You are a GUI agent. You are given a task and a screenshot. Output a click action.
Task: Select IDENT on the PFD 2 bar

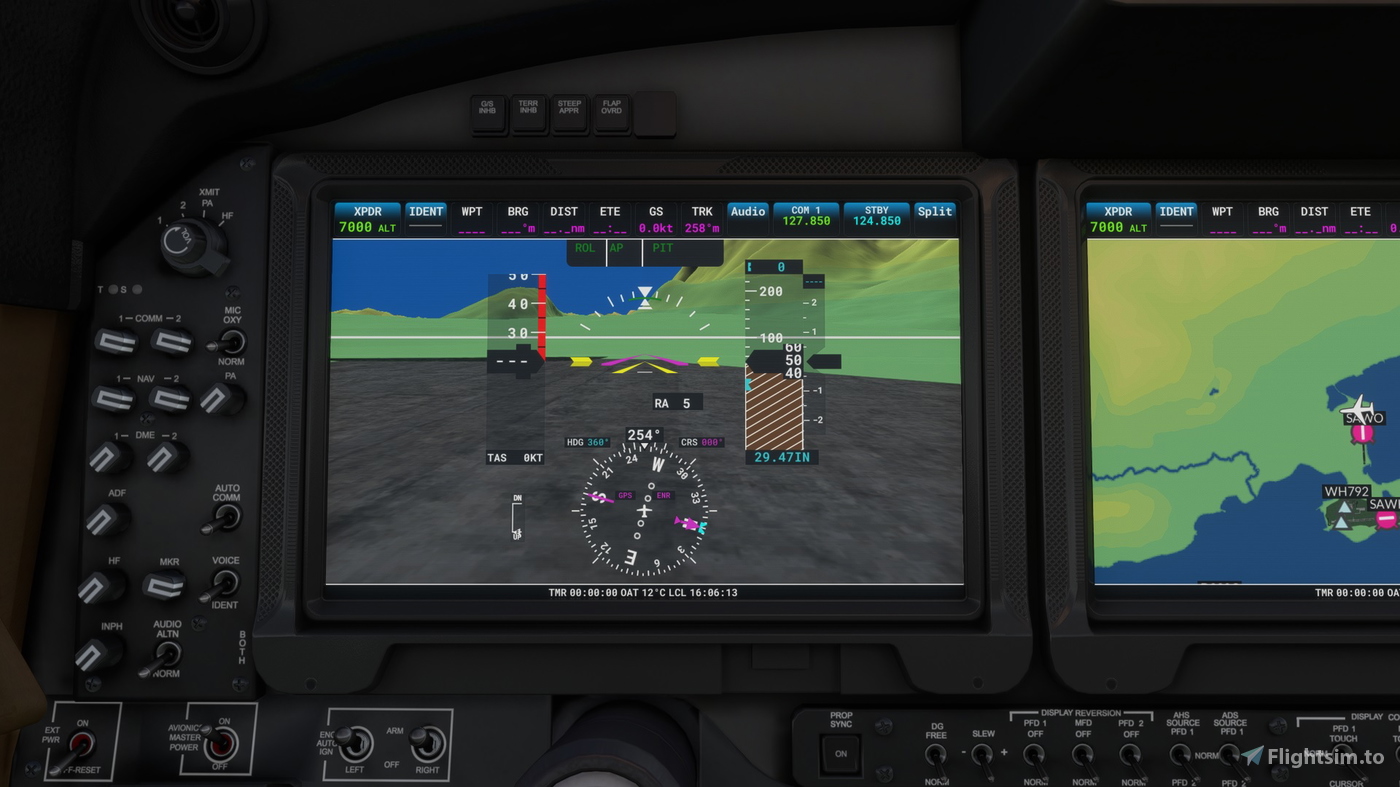tap(1176, 211)
